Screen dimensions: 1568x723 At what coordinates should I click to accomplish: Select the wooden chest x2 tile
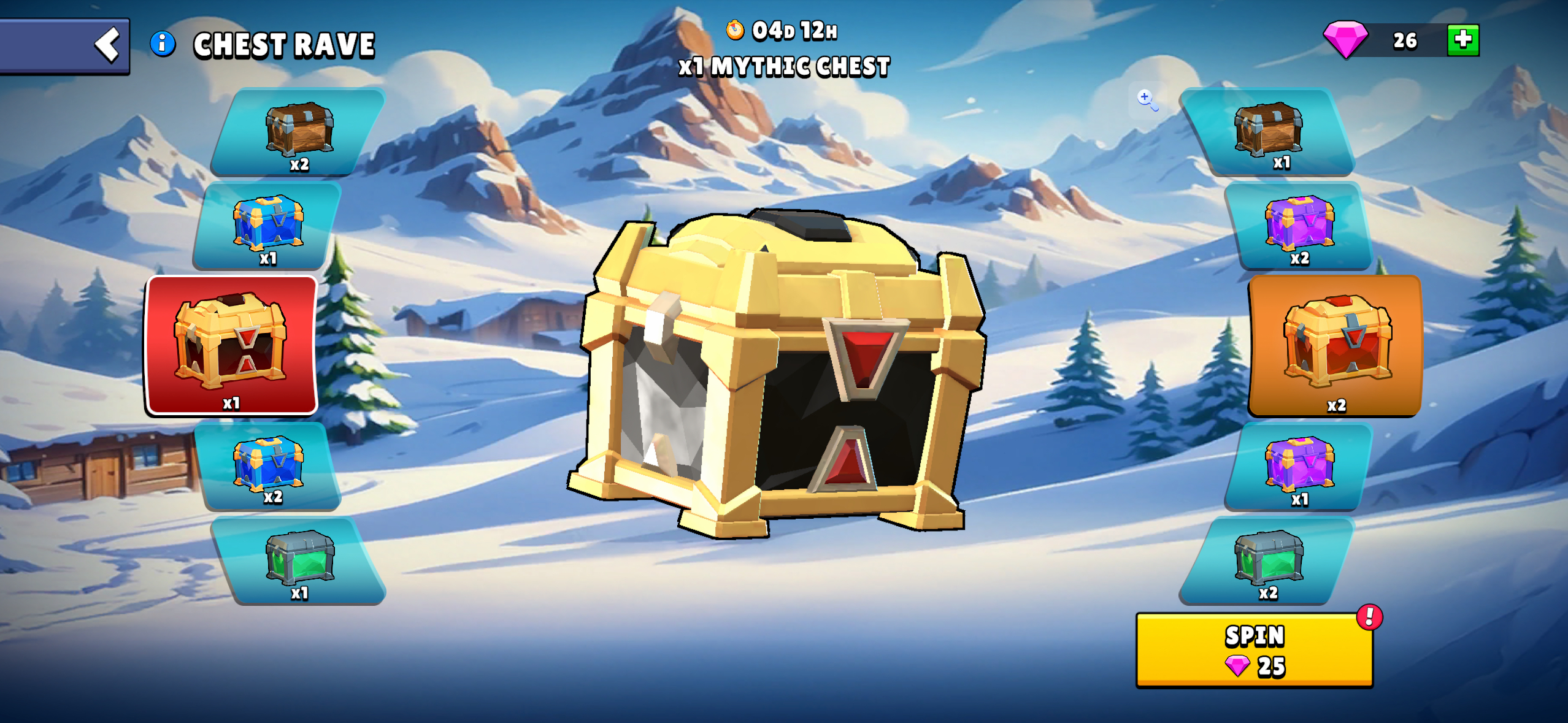pos(299,133)
